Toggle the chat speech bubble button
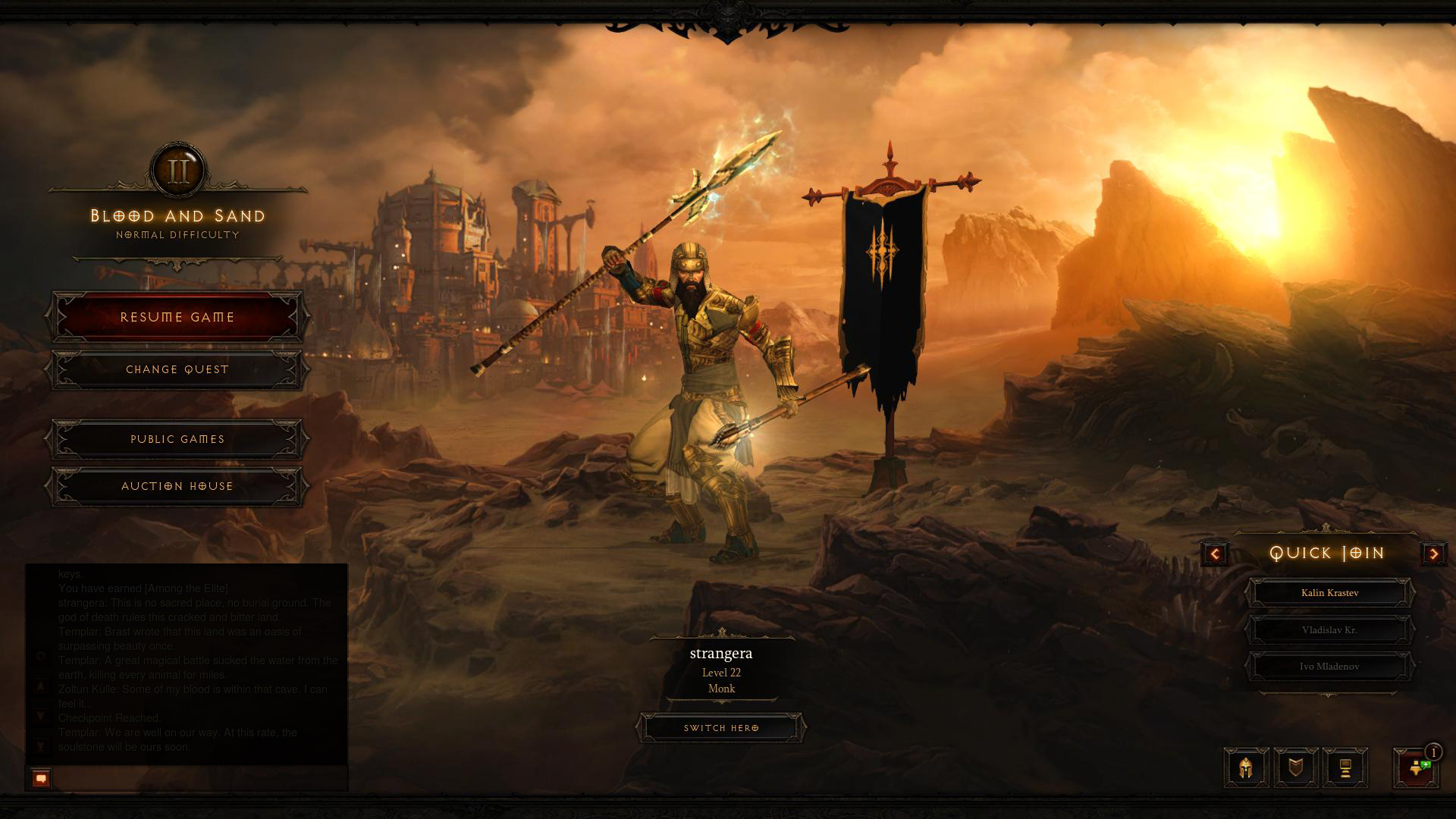The height and width of the screenshot is (819, 1456). (41, 778)
